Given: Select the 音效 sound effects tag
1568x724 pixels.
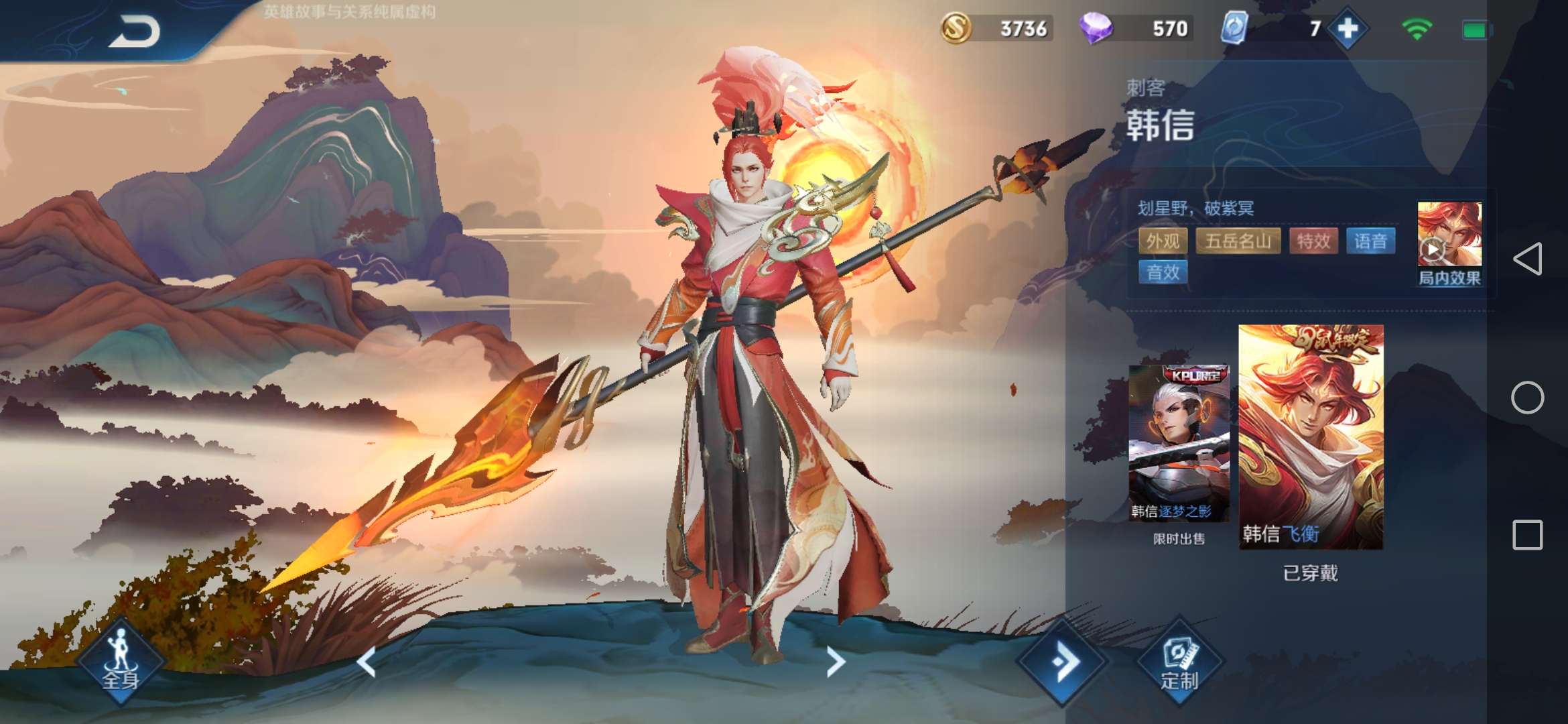Looking at the screenshot, I should [1163, 272].
